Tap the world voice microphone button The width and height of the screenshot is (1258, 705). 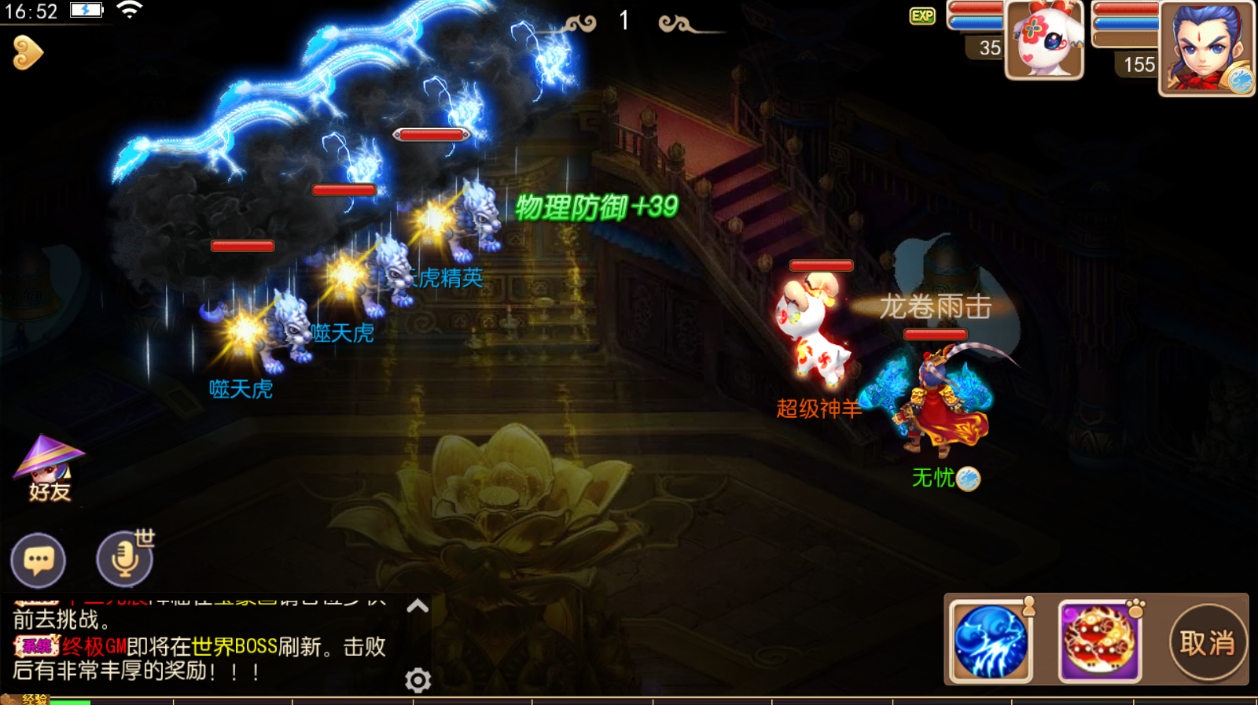125,560
